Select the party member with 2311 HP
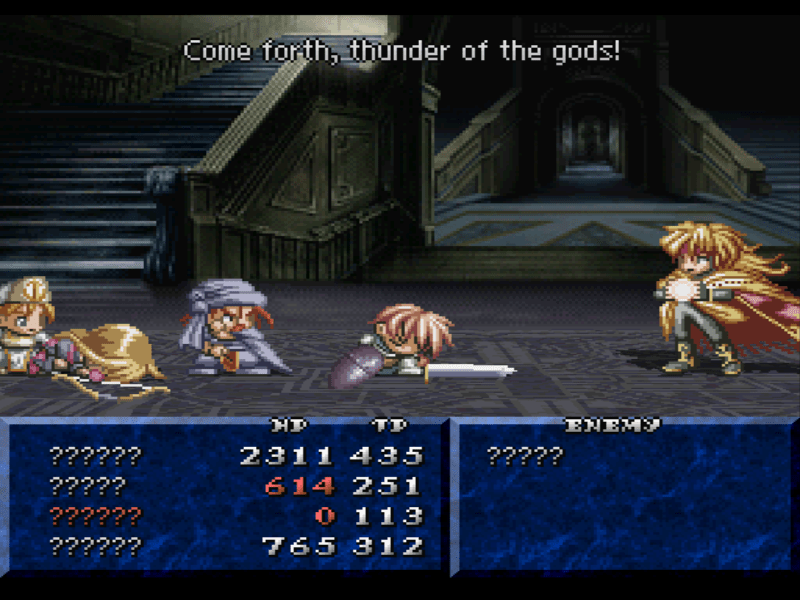 (x=96, y=457)
